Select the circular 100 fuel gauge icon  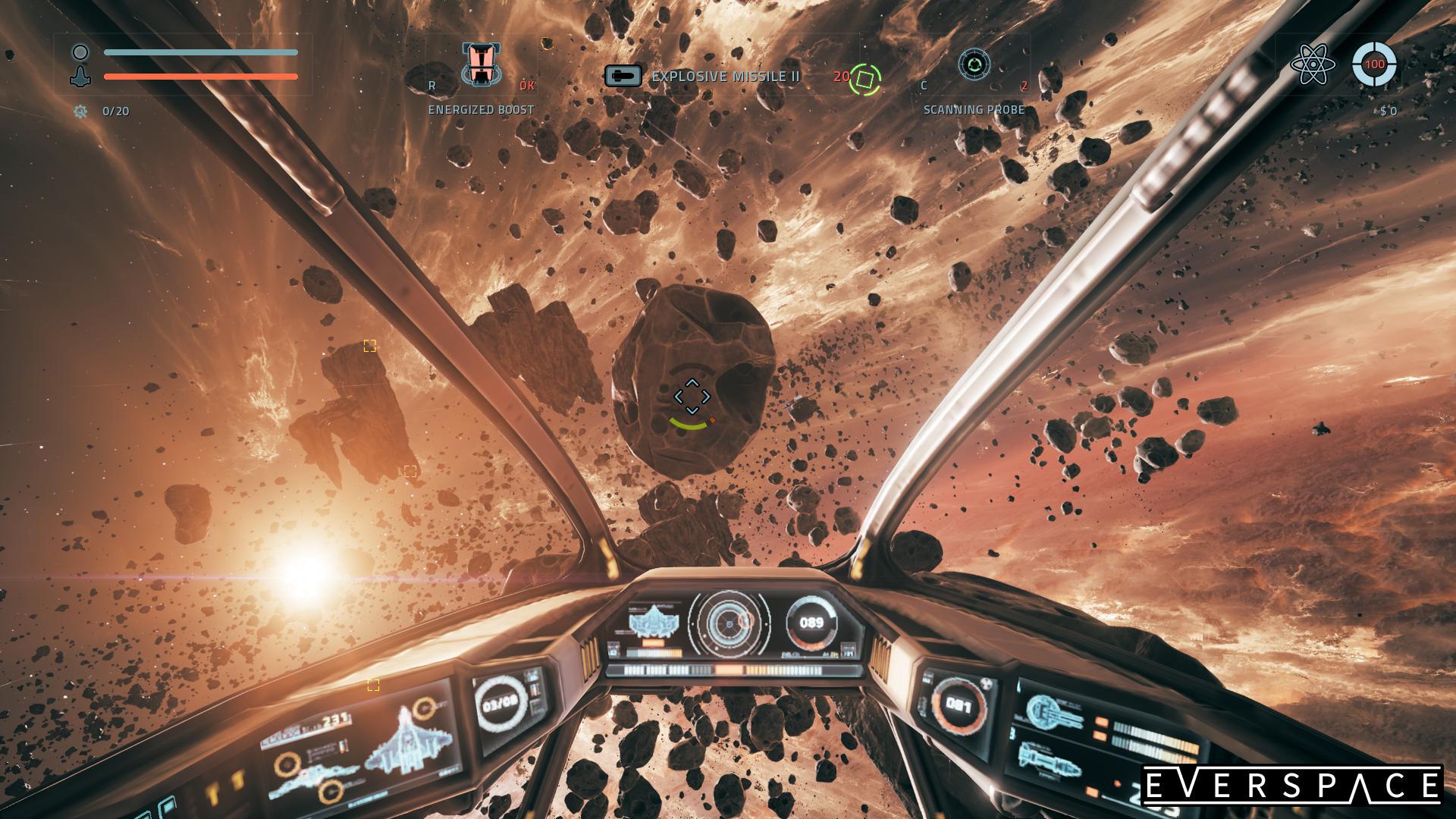[x=1374, y=65]
